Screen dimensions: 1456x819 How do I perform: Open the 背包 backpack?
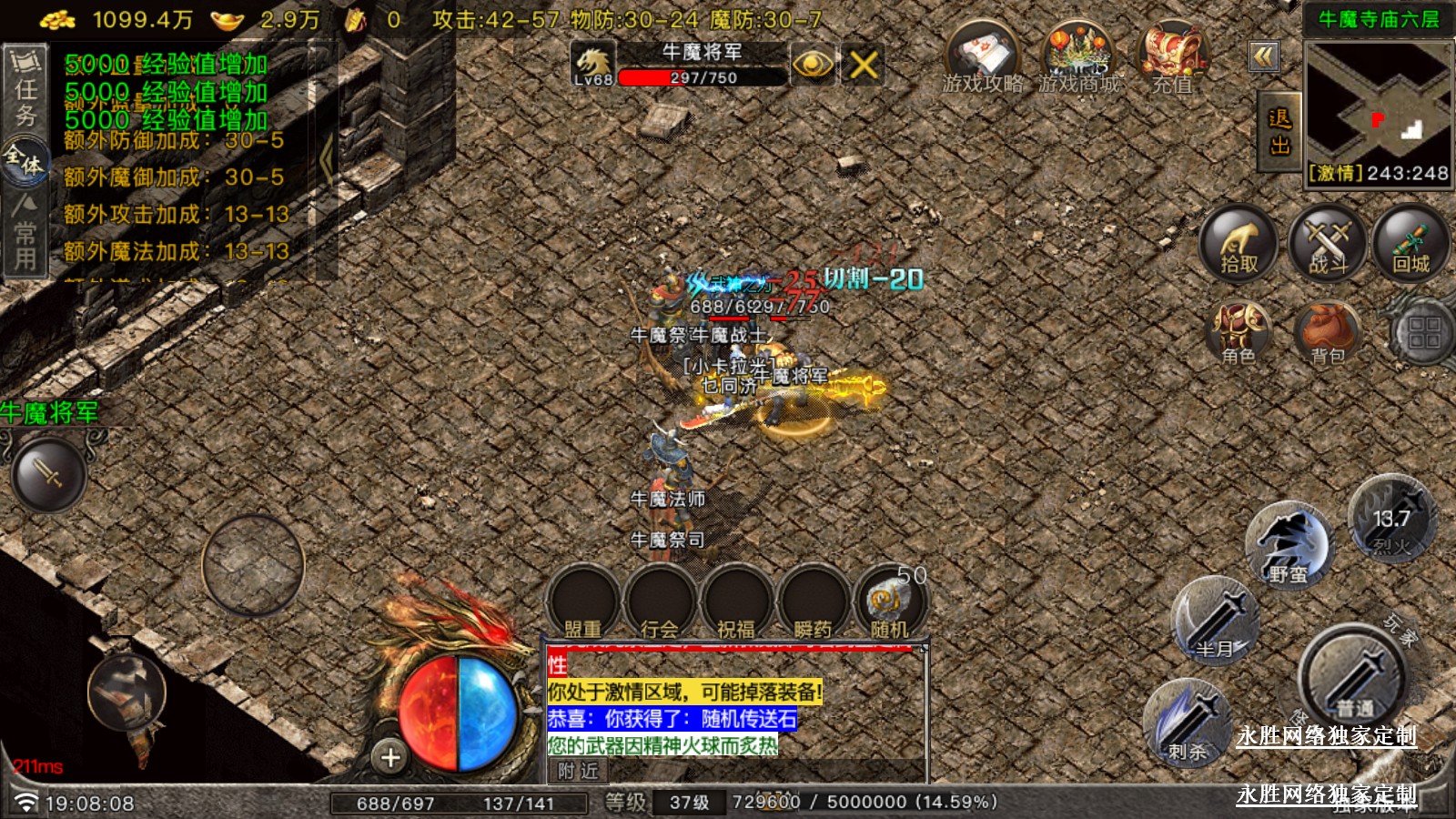click(x=1327, y=333)
